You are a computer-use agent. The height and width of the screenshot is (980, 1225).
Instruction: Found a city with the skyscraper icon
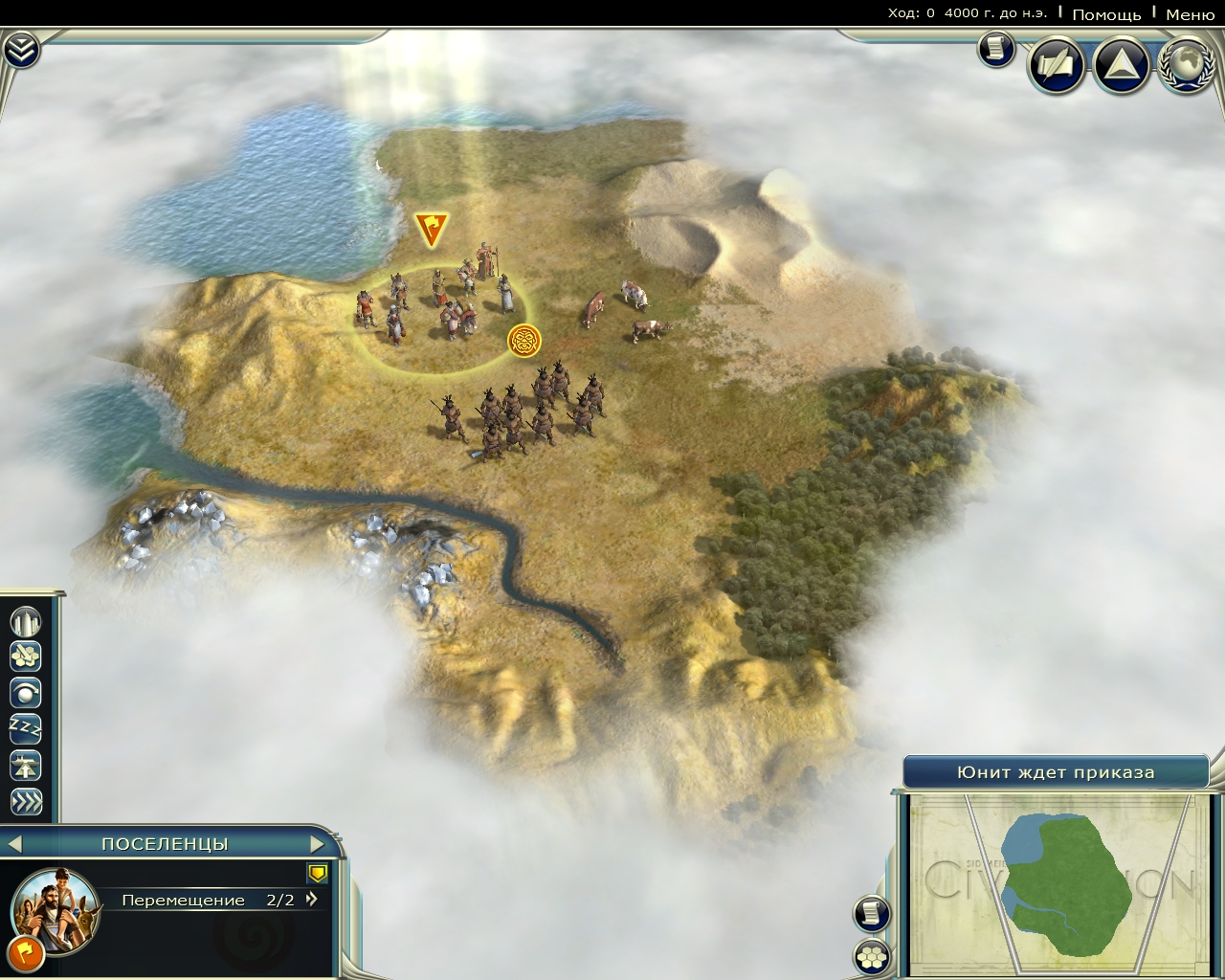pos(26,622)
